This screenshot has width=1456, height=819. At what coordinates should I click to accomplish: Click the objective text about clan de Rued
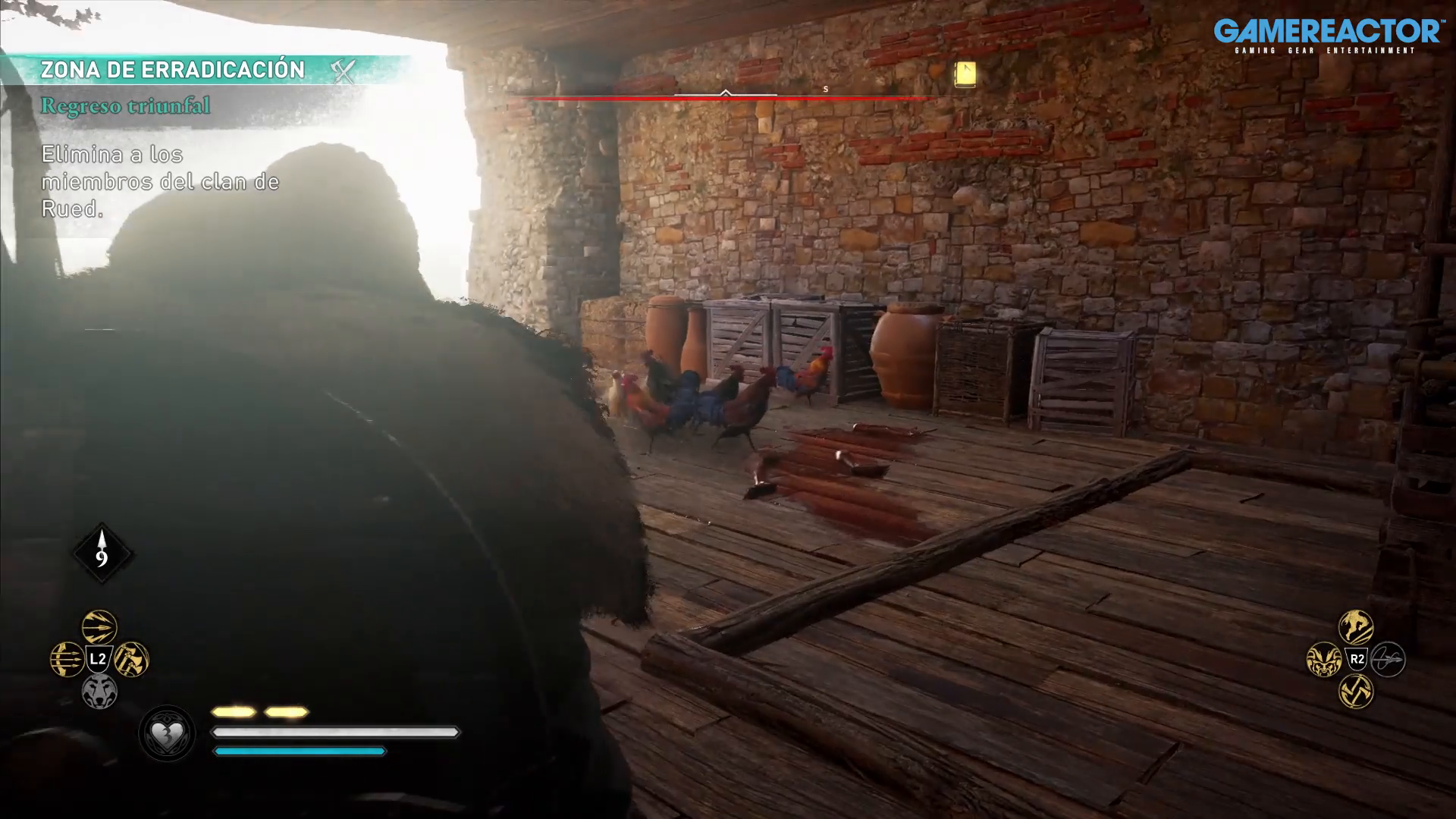click(159, 182)
